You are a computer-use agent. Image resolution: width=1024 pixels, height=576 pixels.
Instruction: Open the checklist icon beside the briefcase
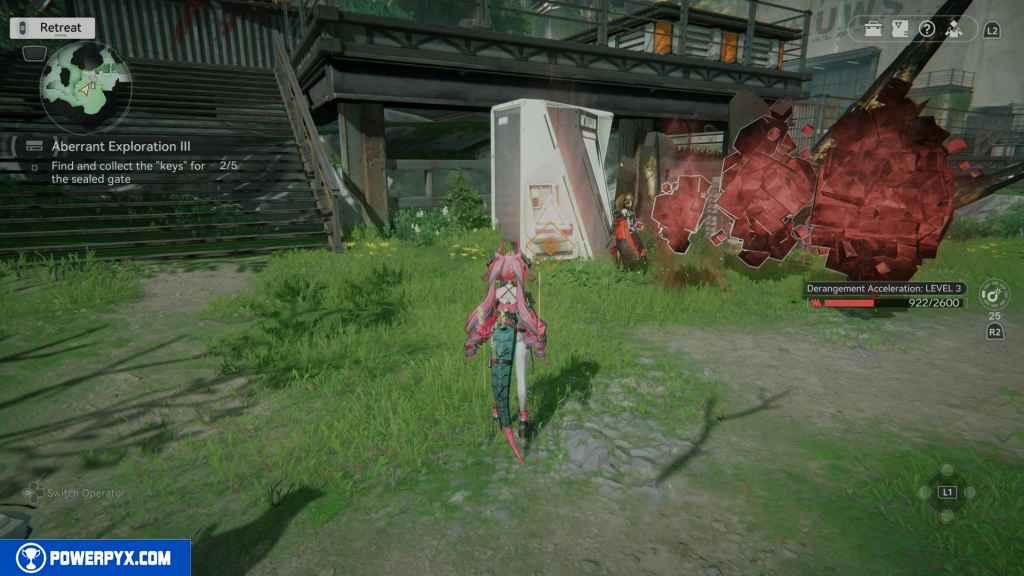900,29
